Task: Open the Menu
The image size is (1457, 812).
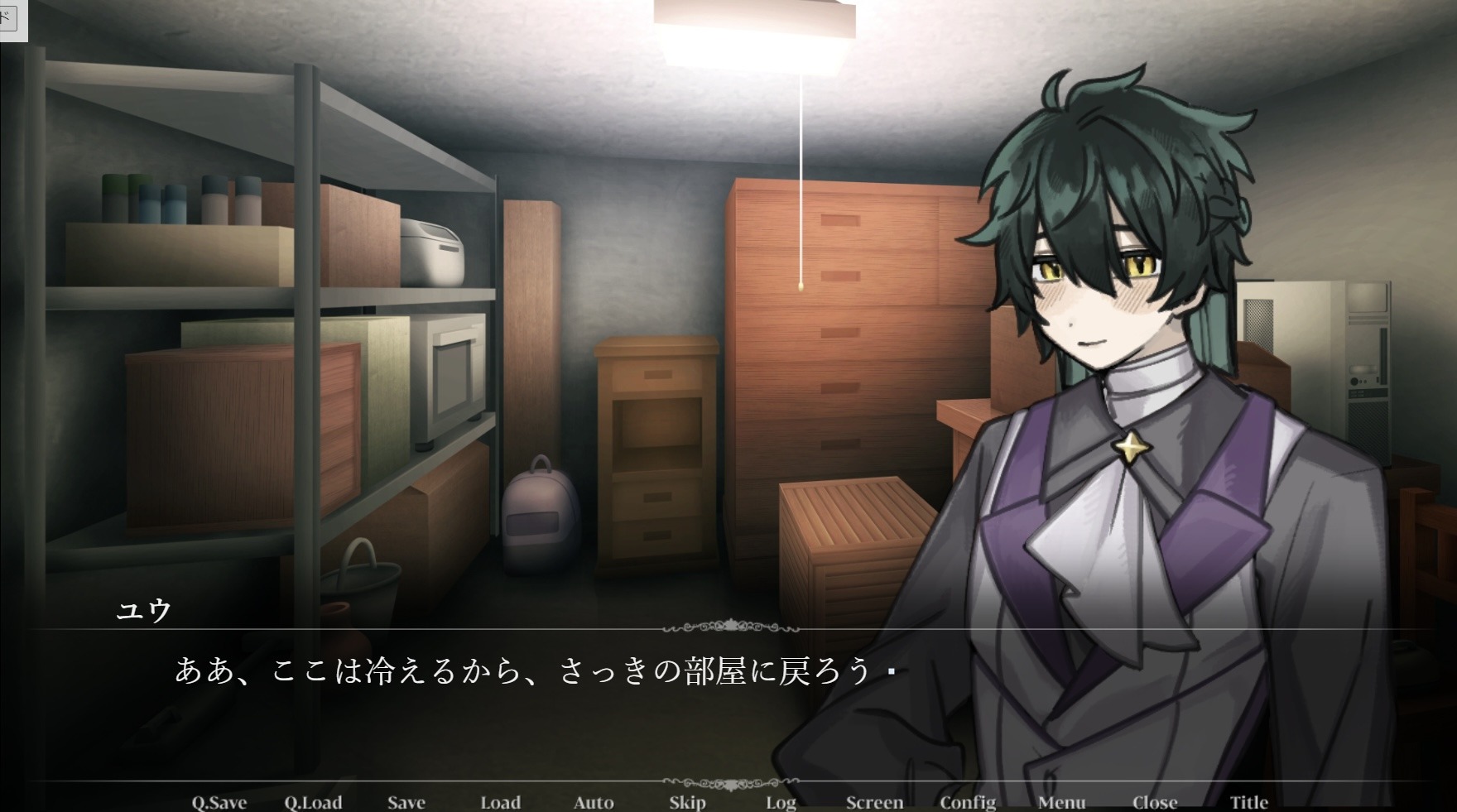Action: click(x=1062, y=802)
